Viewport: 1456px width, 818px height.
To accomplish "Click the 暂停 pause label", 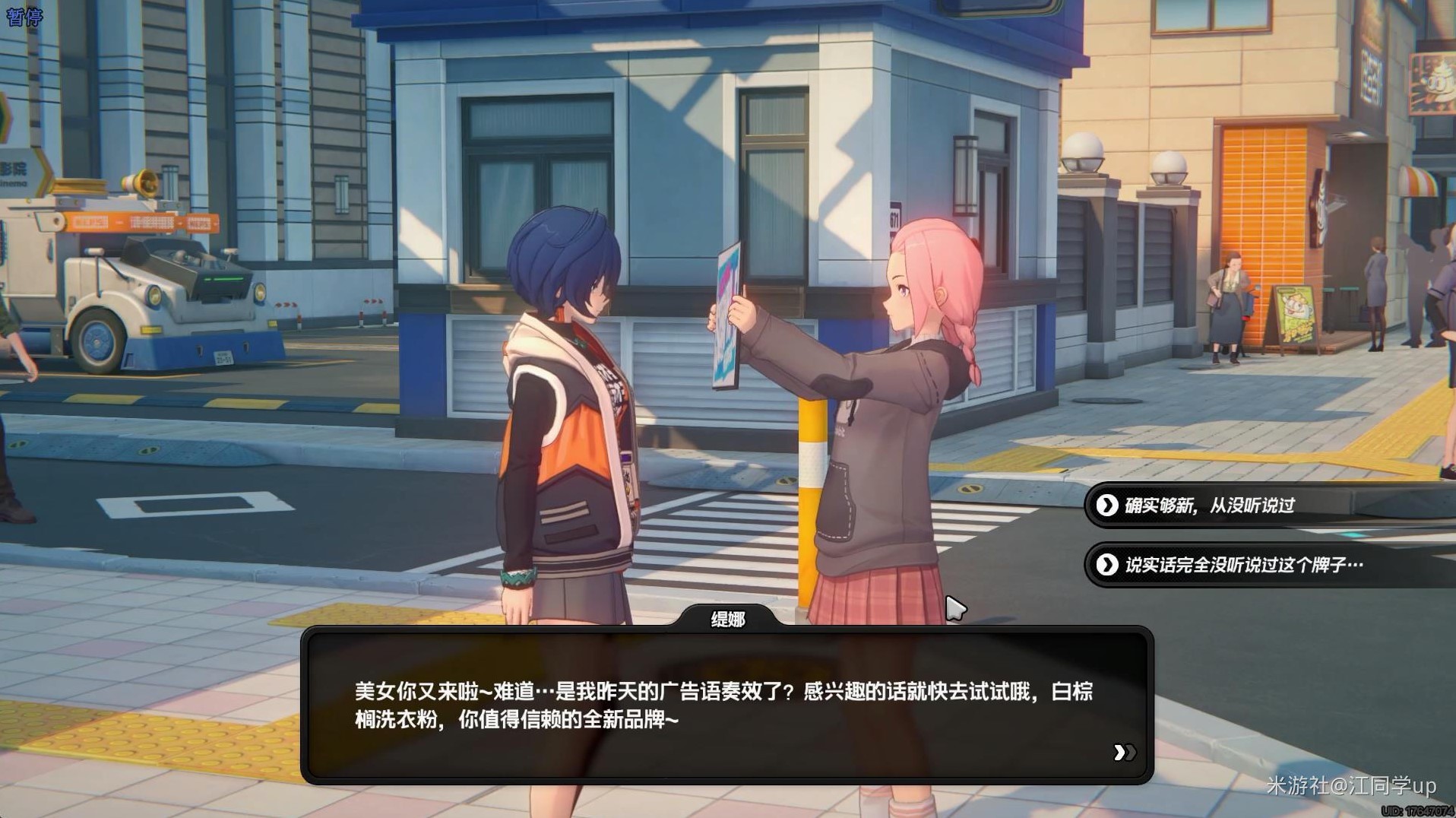I will coord(24,17).
